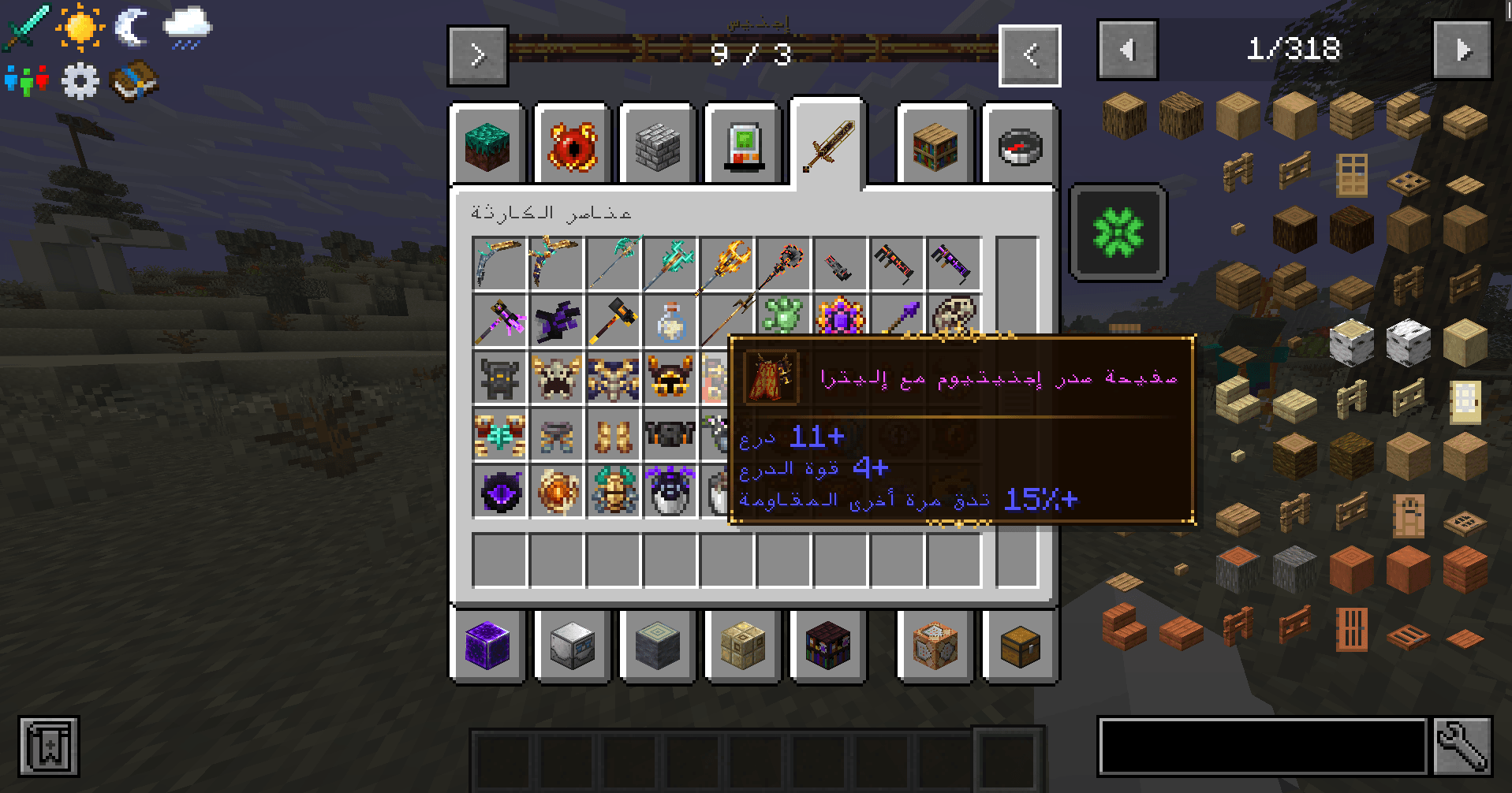Select the hammer weapon slot

click(614, 321)
